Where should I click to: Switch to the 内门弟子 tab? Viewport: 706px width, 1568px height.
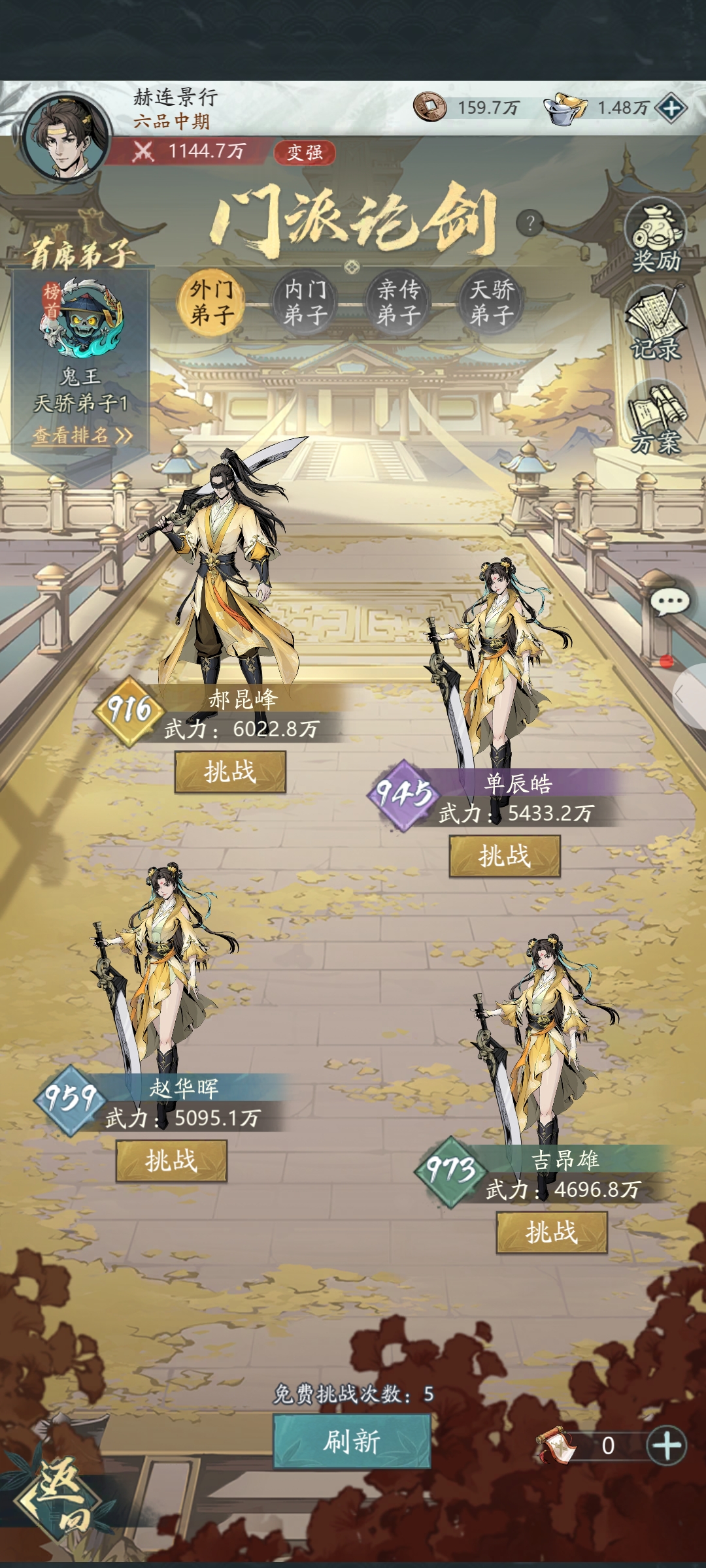(x=305, y=302)
